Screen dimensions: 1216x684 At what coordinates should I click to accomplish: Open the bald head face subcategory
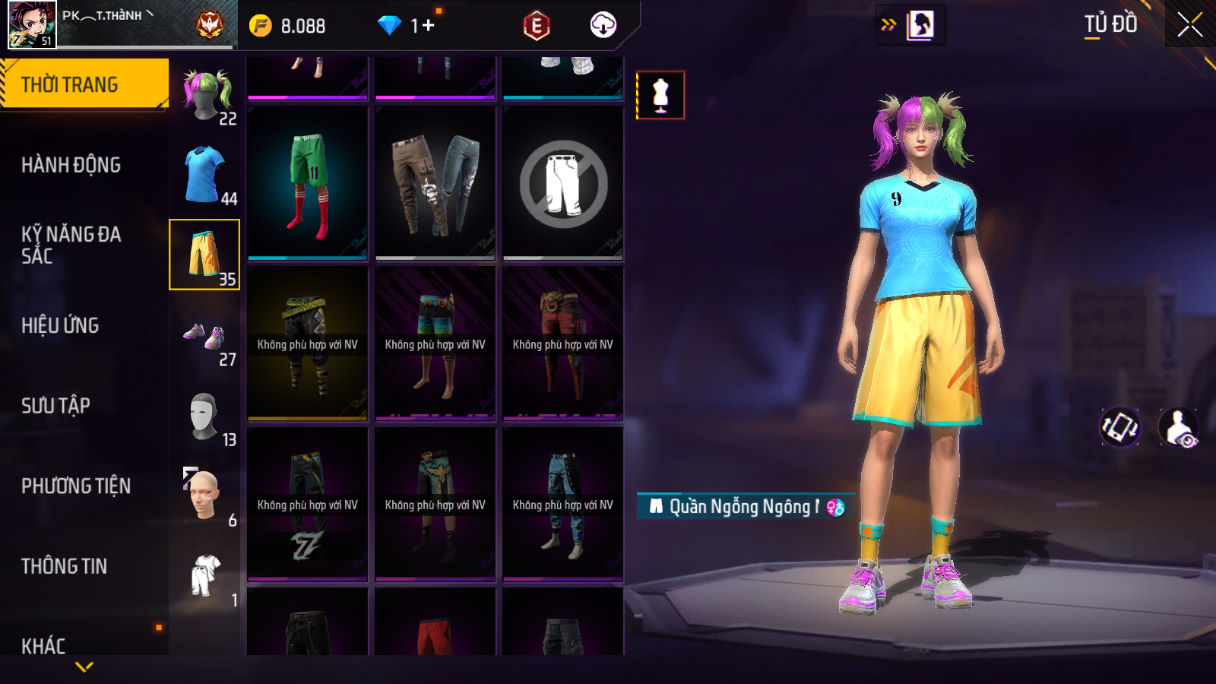coord(205,495)
